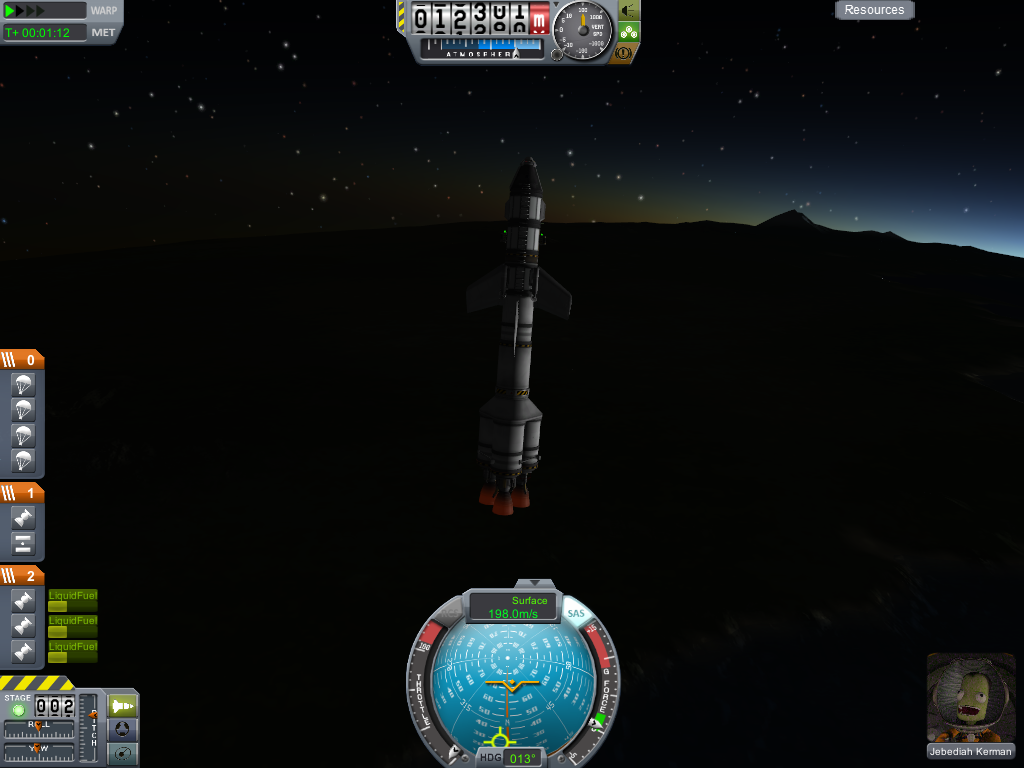Click the Surface speed display mode
The image size is (1024, 768).
[x=530, y=601]
